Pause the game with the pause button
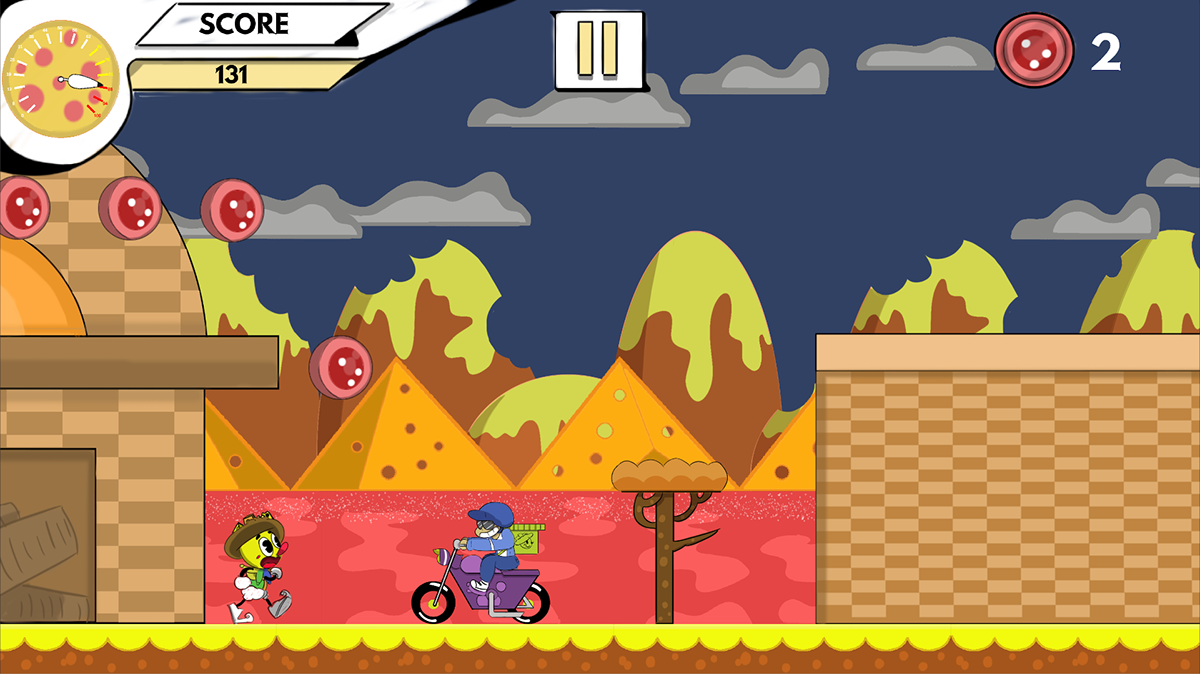 (x=598, y=49)
